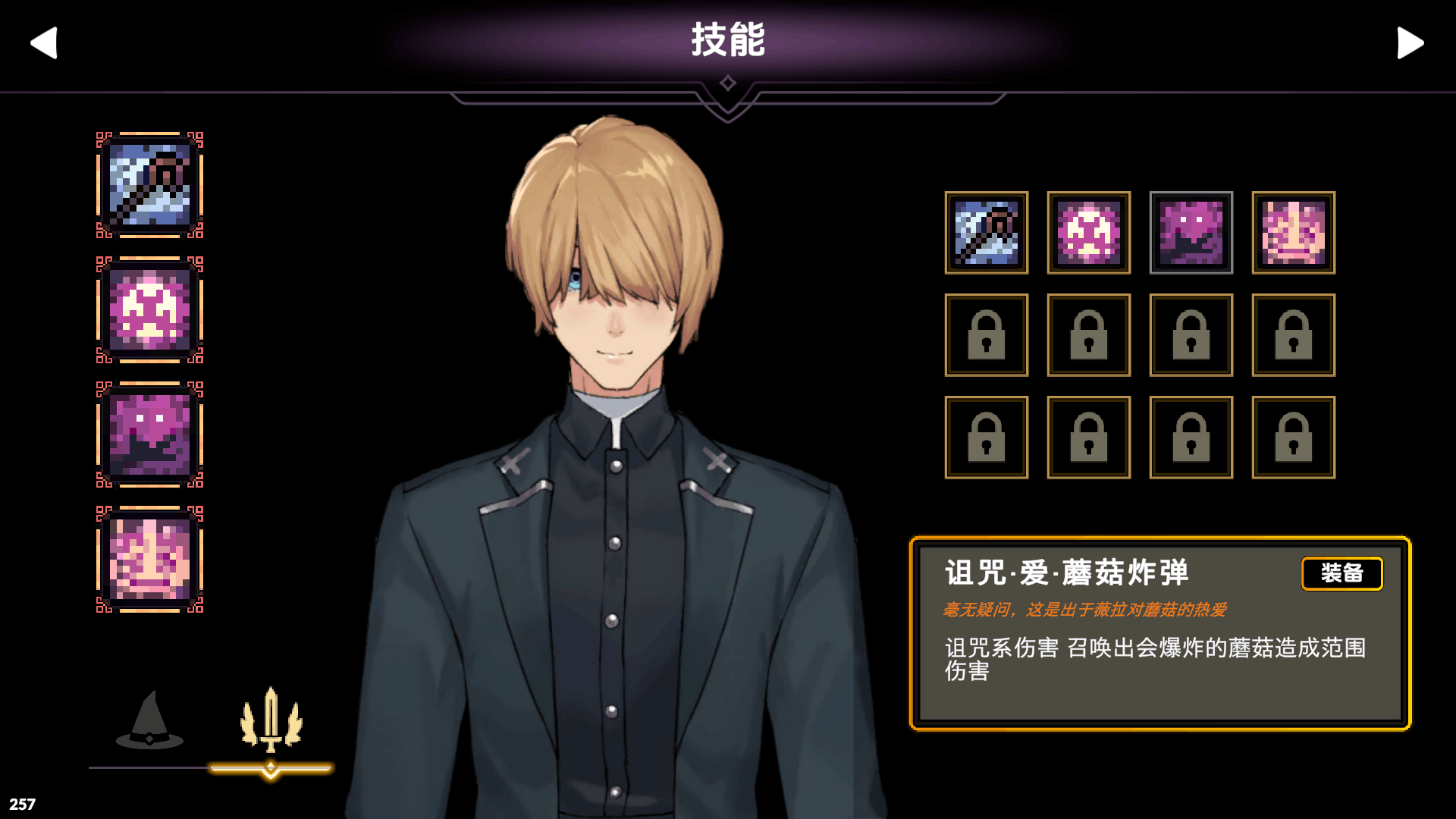
Task: Select the equipped scythe skill slot in left column
Action: tap(149, 185)
